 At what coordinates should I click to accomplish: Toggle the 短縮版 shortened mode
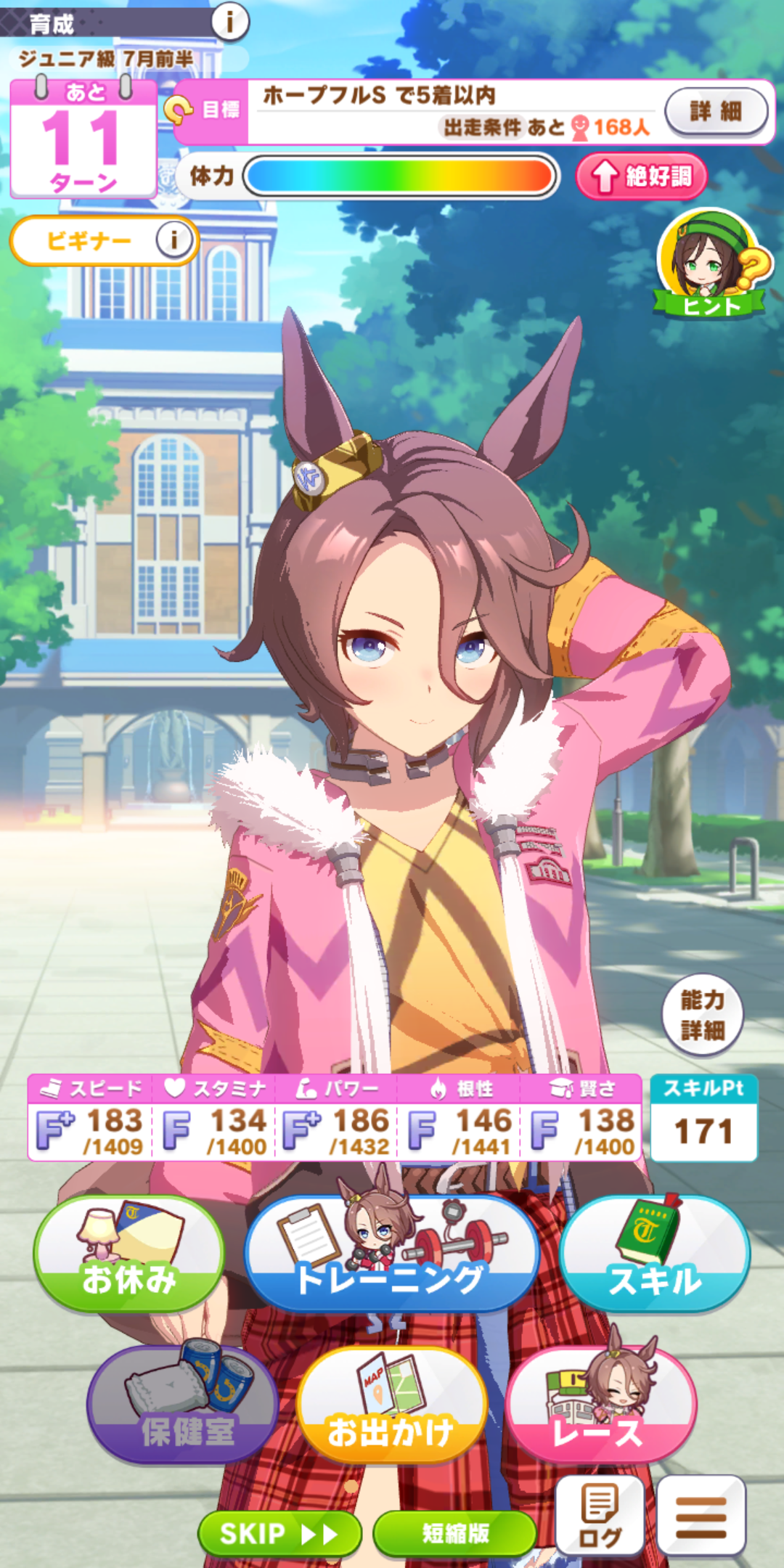pyautogui.click(x=455, y=1533)
